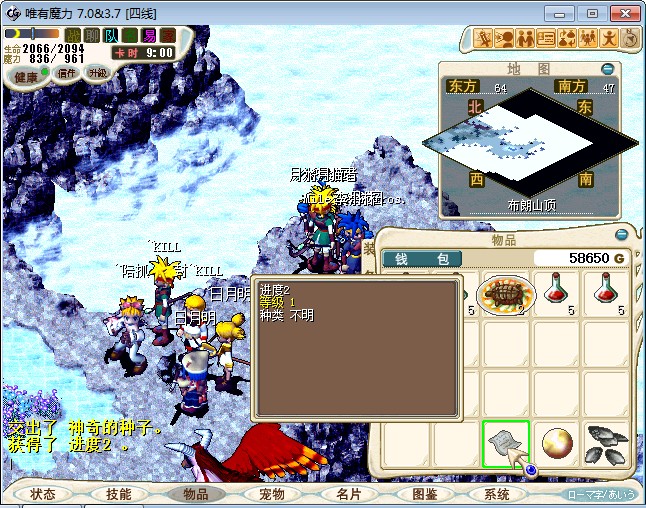Viewport: 646px width, 508px height.
Task: Toggle the 队 team chat icon
Action: [x=112, y=36]
